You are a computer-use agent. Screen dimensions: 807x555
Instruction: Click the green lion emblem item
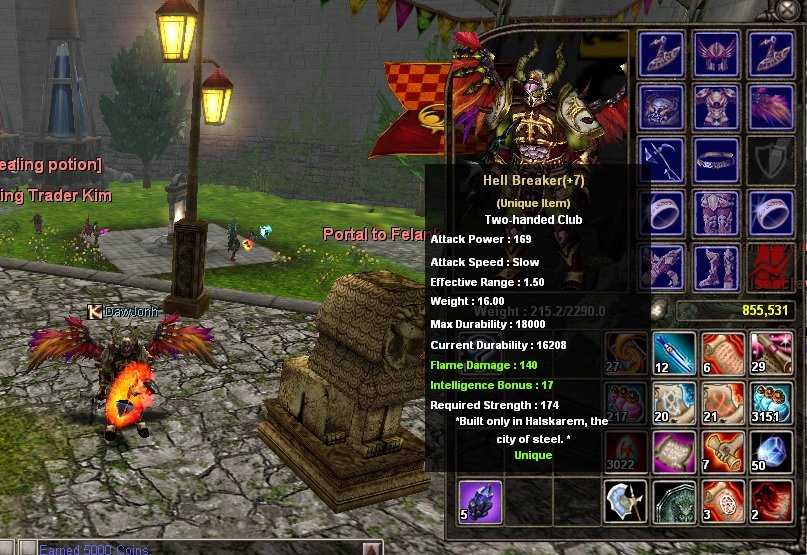point(673,501)
